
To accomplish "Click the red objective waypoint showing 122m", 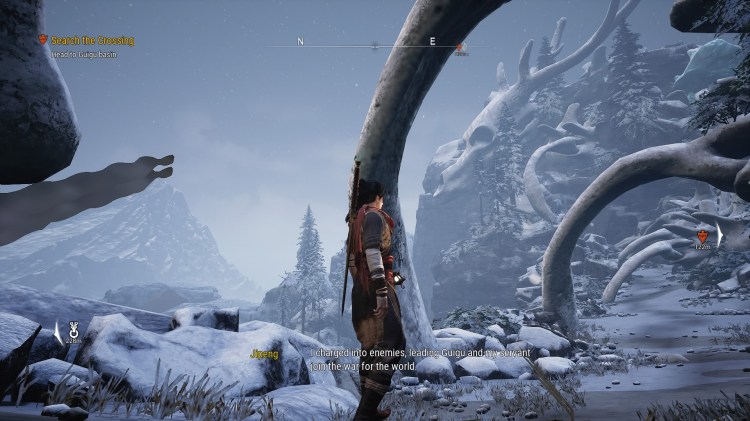I will (703, 236).
